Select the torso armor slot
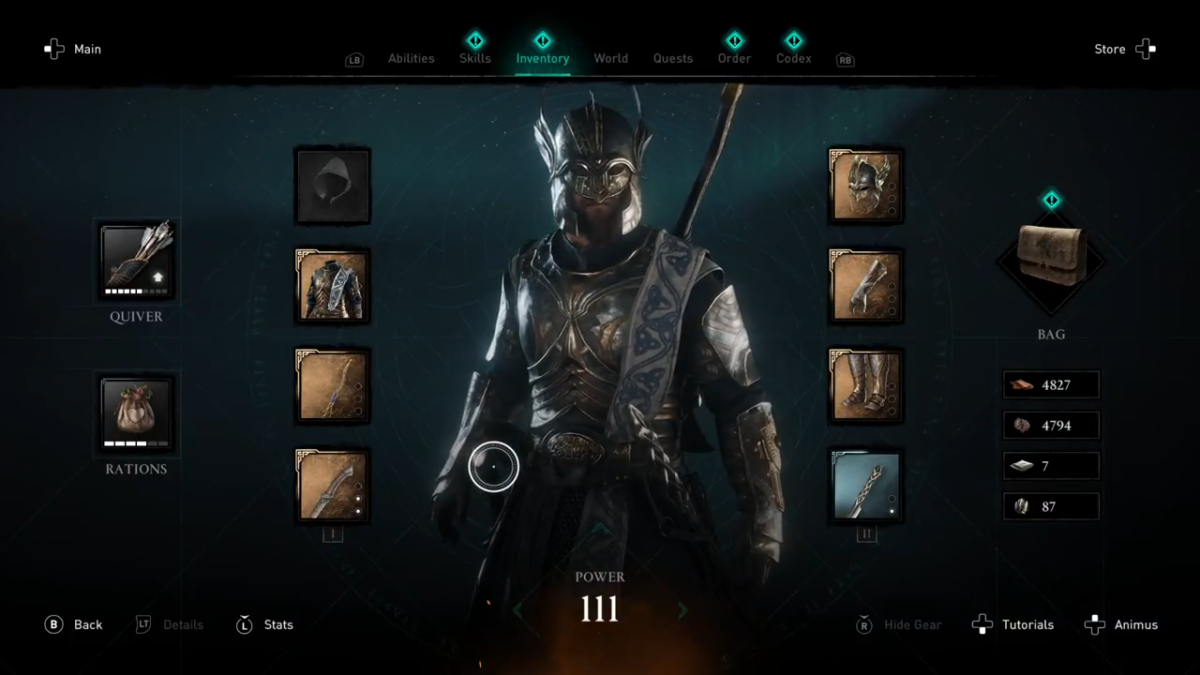Viewport: 1200px width, 675px height. [333, 286]
